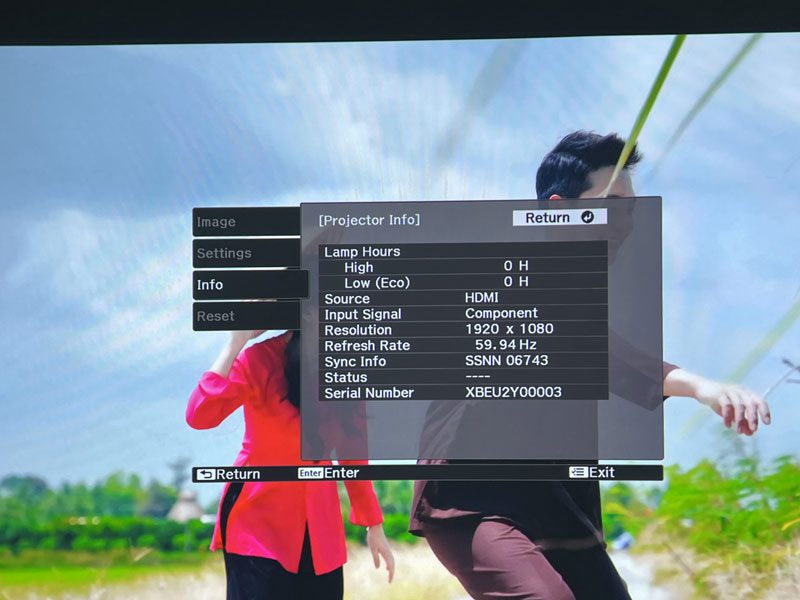800x600 pixels.
Task: Open the Image menu tab
Action: coord(245,222)
